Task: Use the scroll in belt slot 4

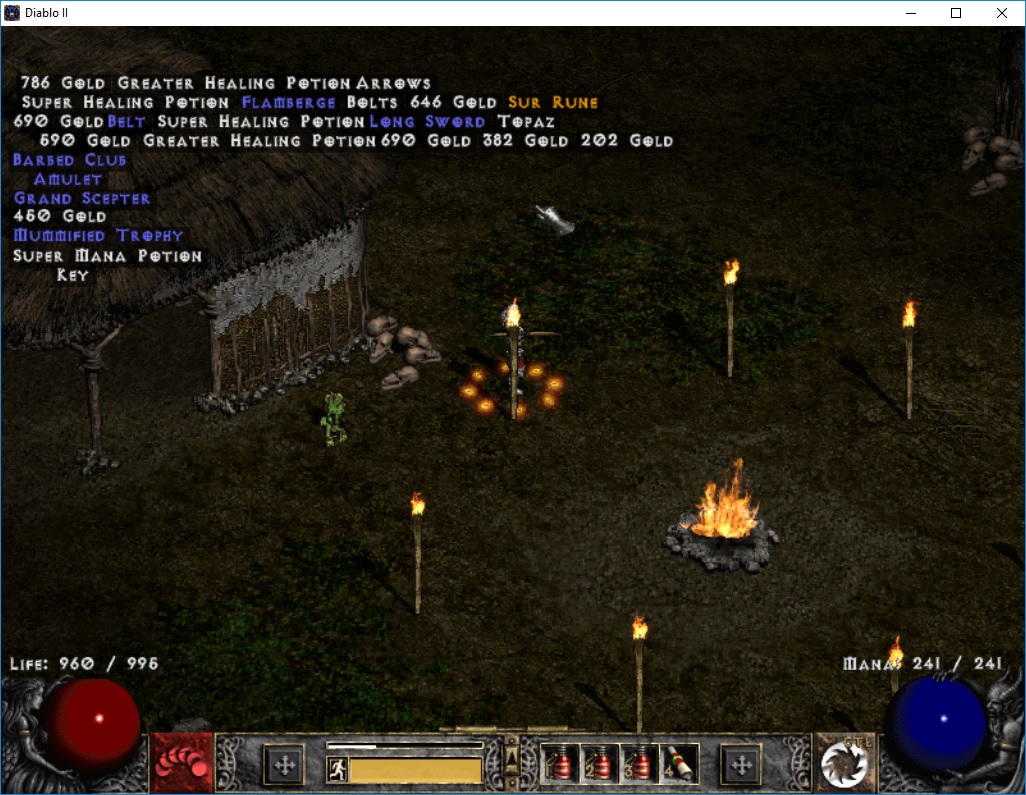Action: (x=679, y=765)
